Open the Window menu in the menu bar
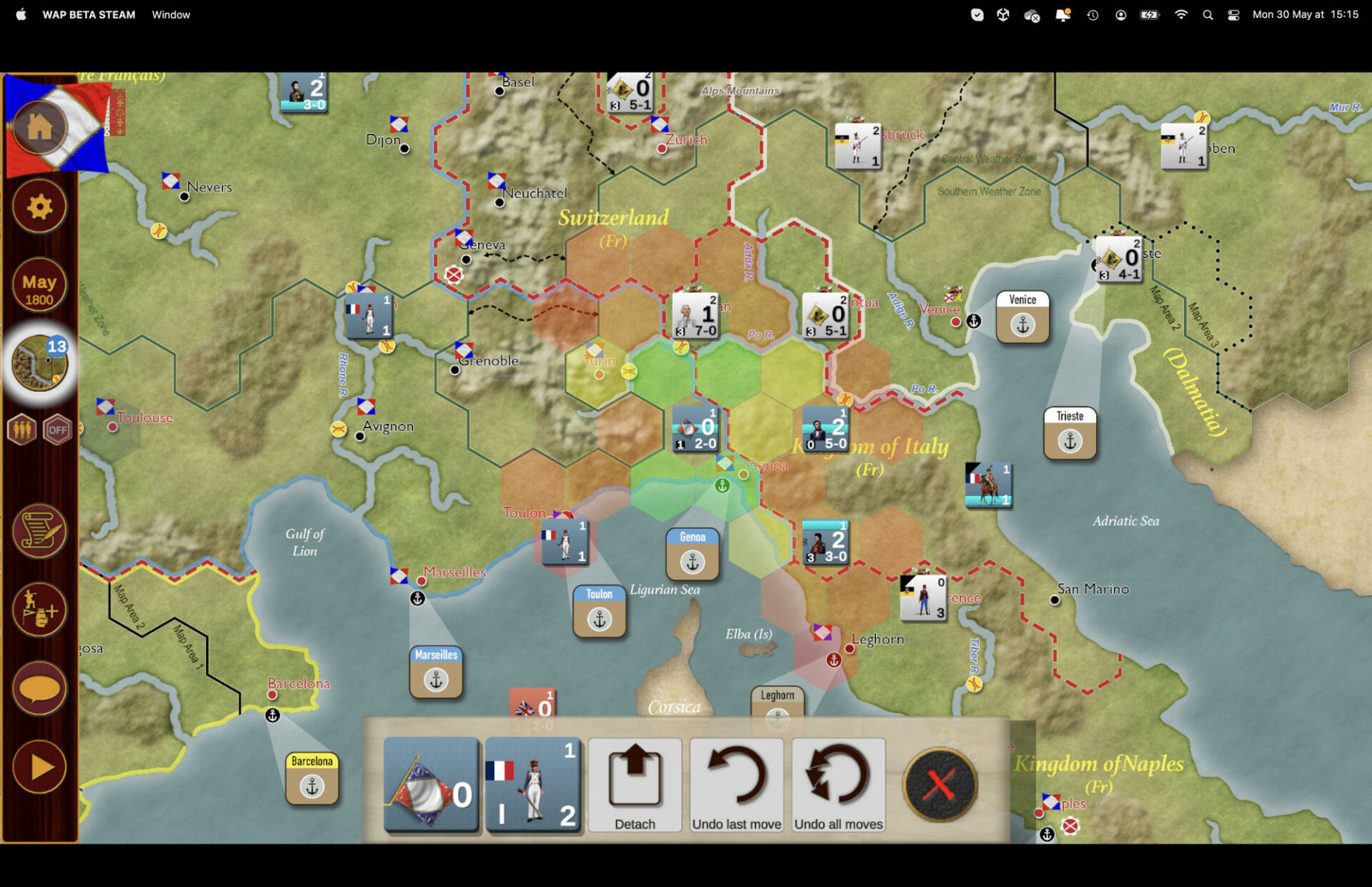 point(170,14)
